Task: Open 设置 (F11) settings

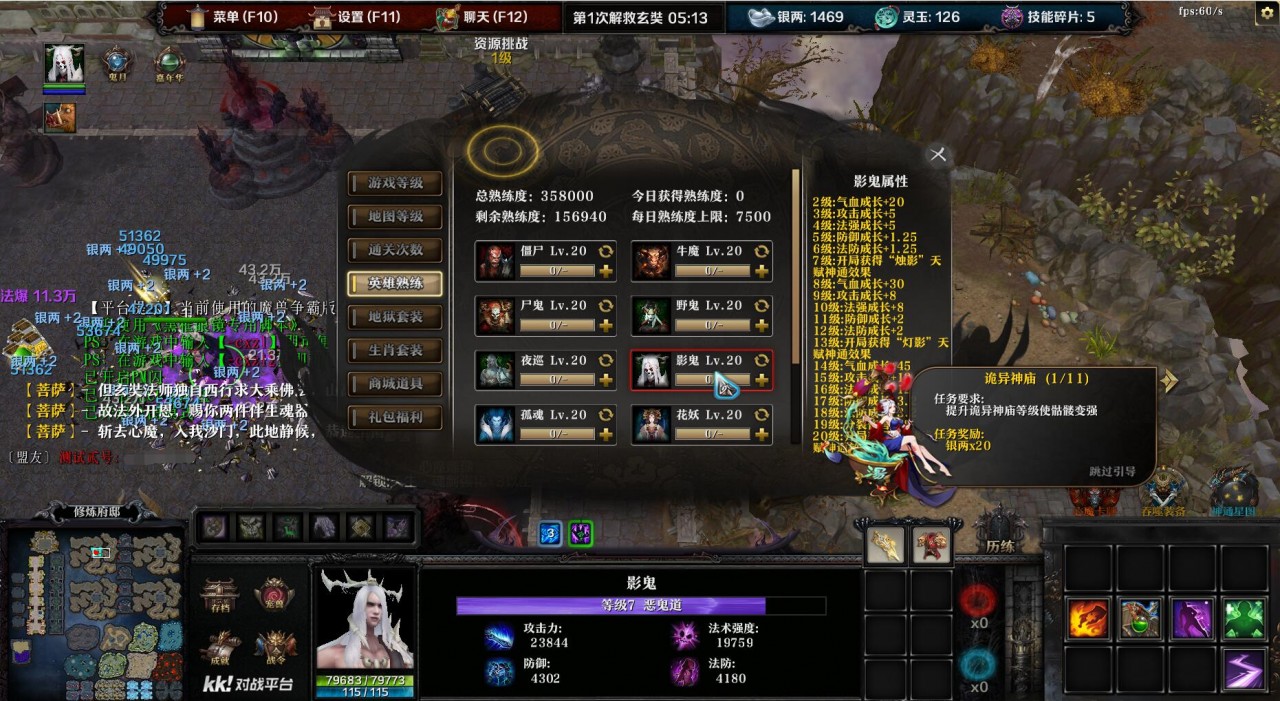Action: (357, 17)
